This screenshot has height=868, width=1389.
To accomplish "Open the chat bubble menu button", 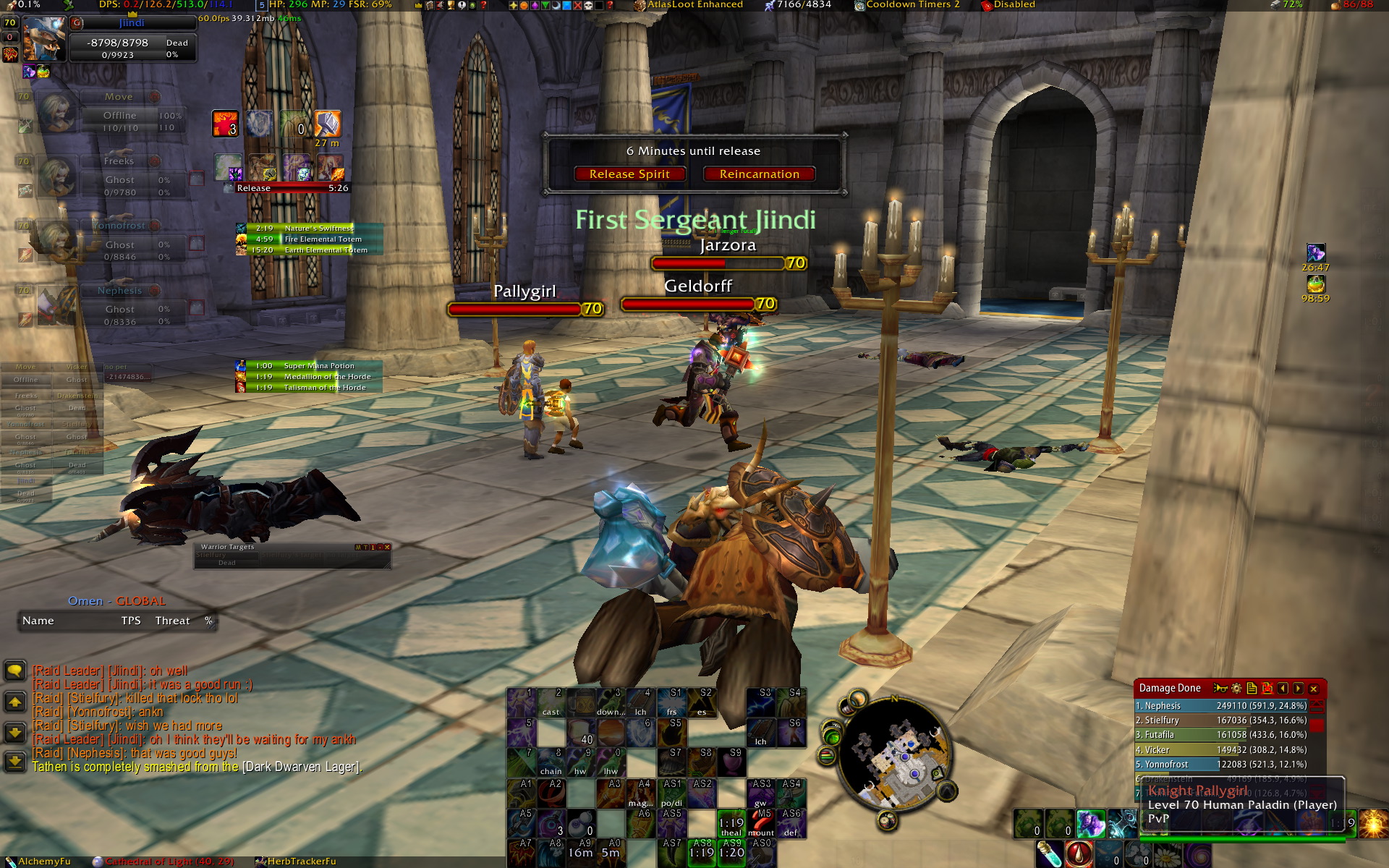I will pos(14,671).
